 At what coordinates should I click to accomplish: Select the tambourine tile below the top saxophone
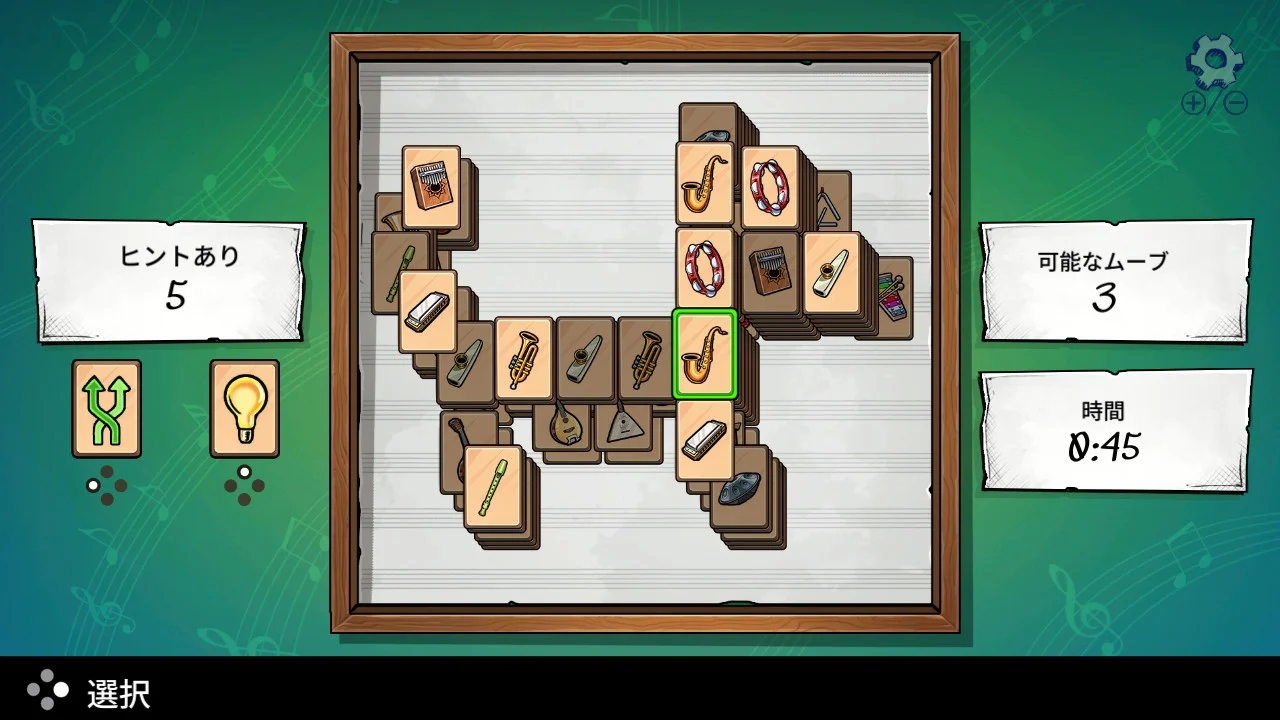pyautogui.click(x=705, y=270)
